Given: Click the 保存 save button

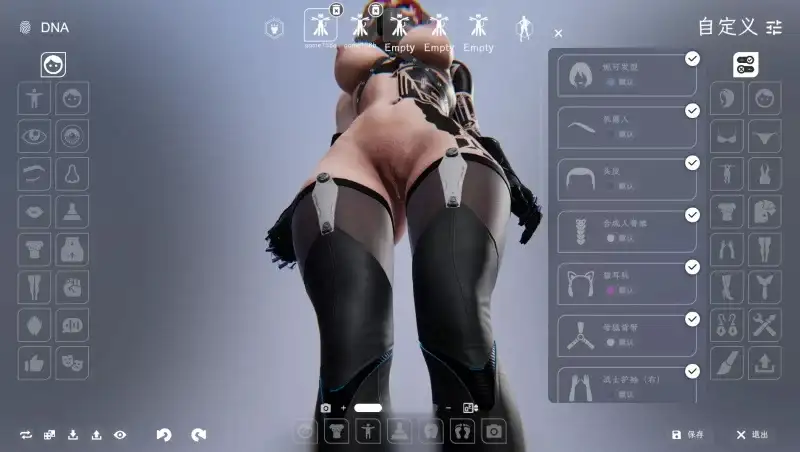Looking at the screenshot, I should click(688, 435).
